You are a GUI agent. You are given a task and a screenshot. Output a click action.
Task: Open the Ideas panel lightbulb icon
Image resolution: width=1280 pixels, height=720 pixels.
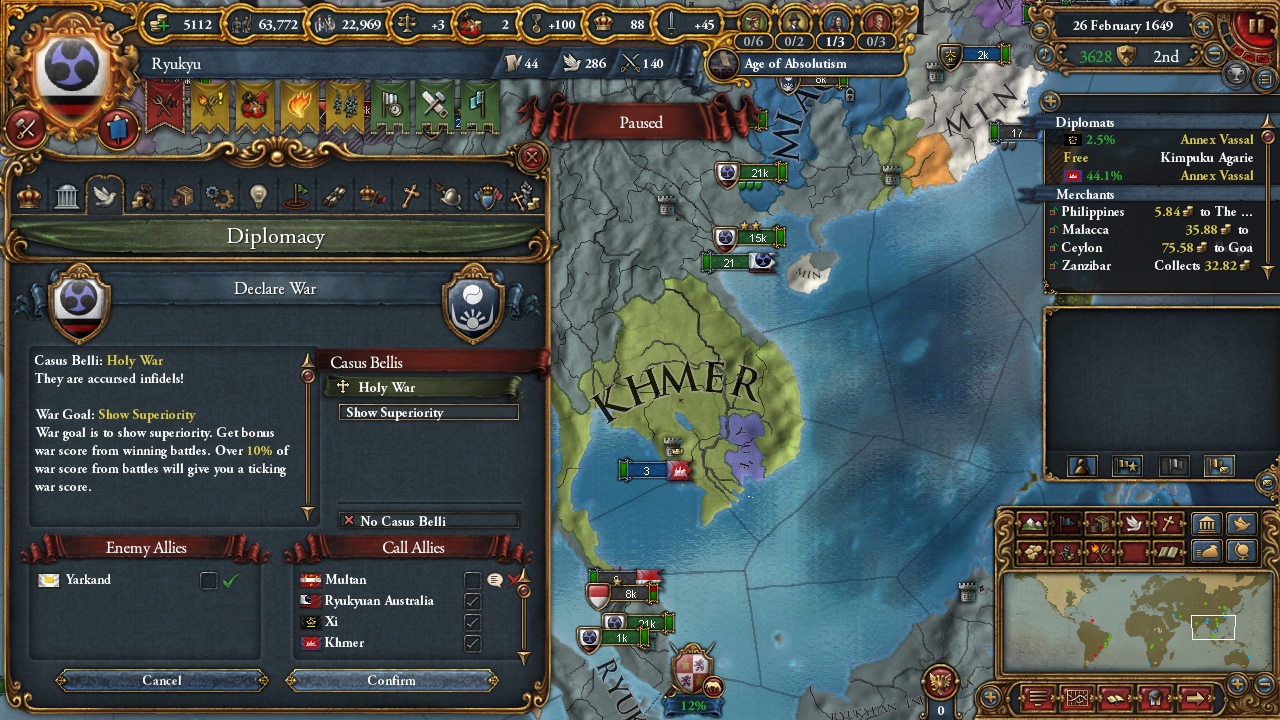click(x=259, y=196)
